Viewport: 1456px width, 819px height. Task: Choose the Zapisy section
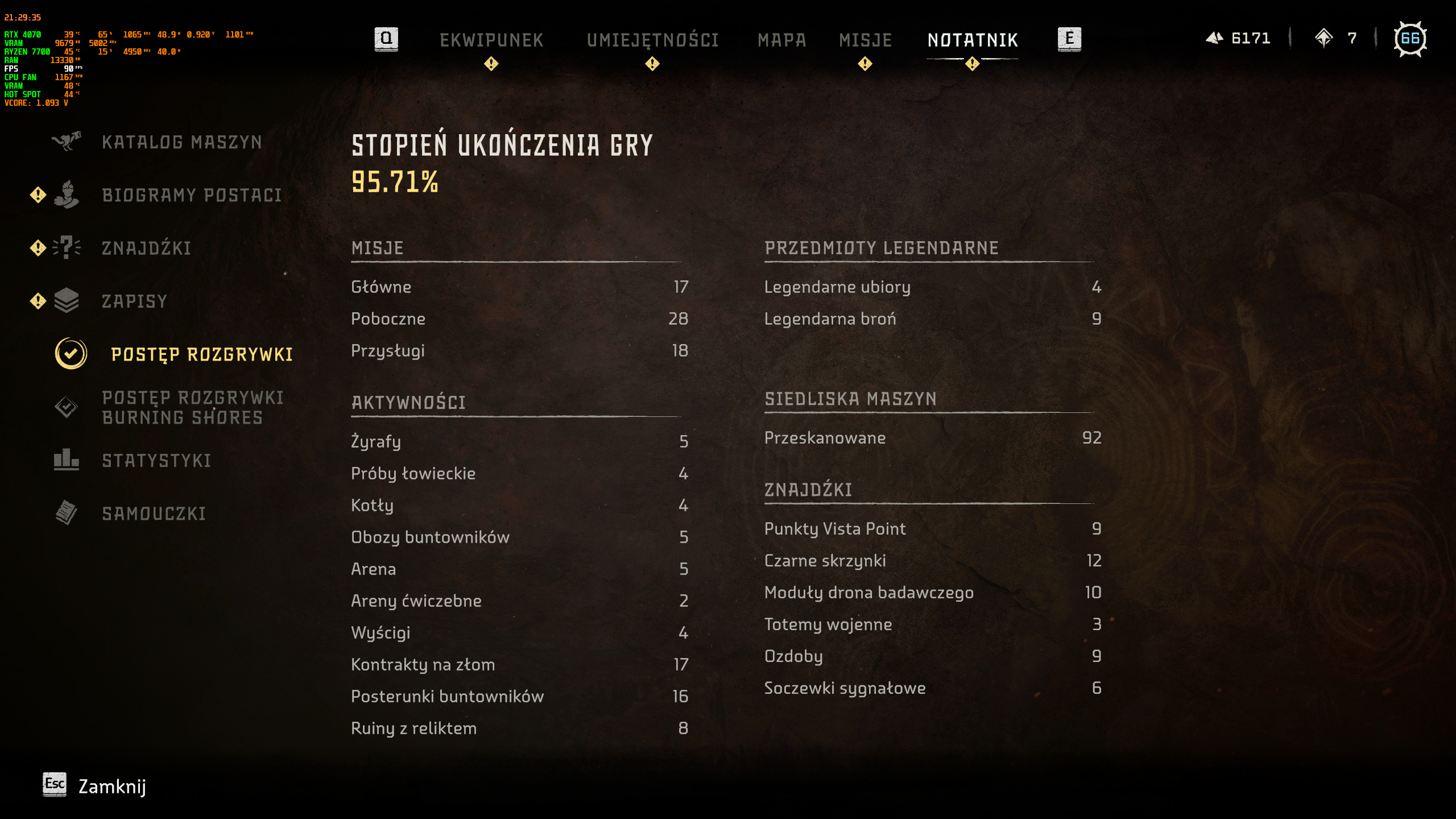pos(134,301)
